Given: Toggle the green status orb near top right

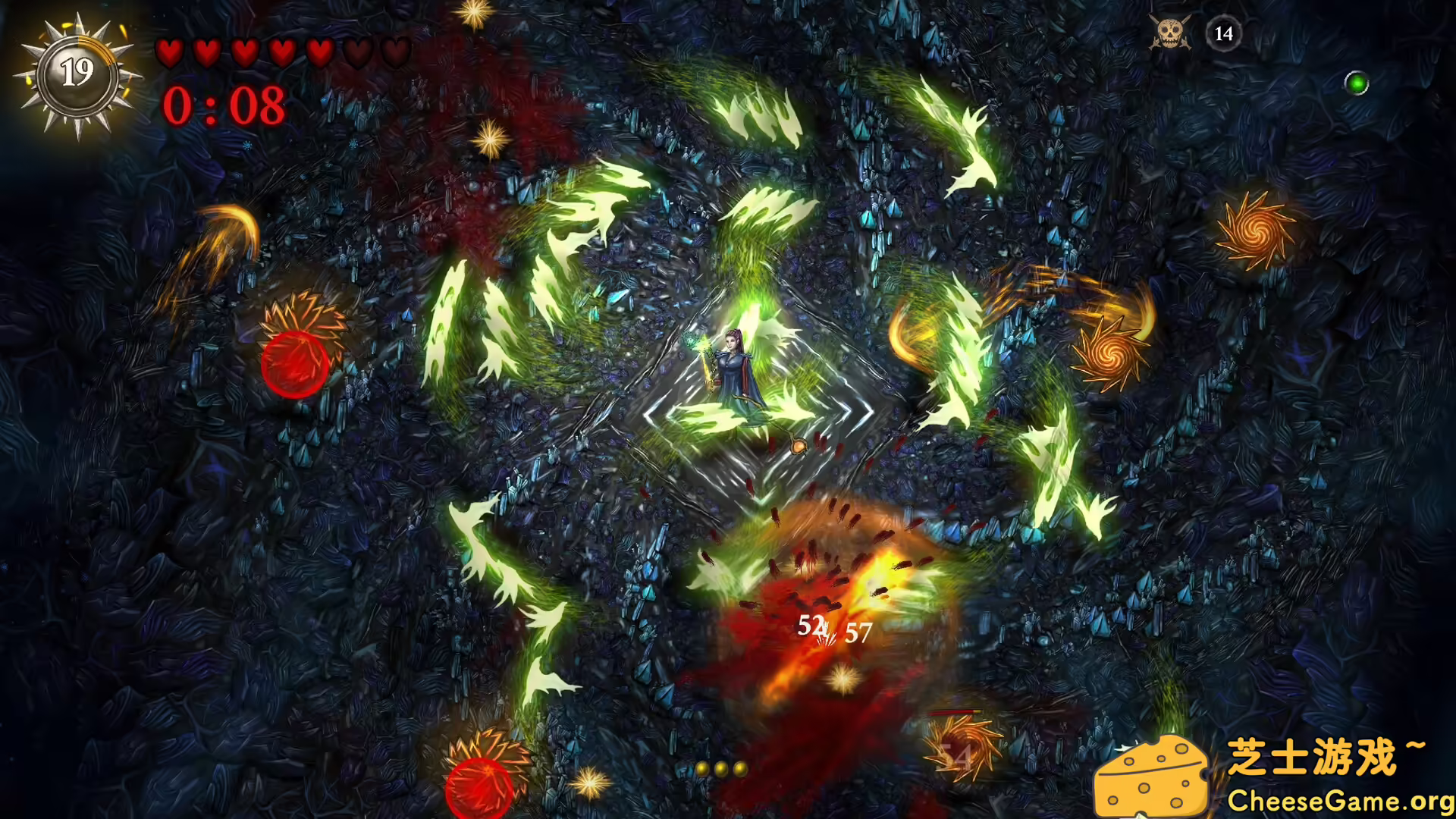Looking at the screenshot, I should click(x=1357, y=83).
